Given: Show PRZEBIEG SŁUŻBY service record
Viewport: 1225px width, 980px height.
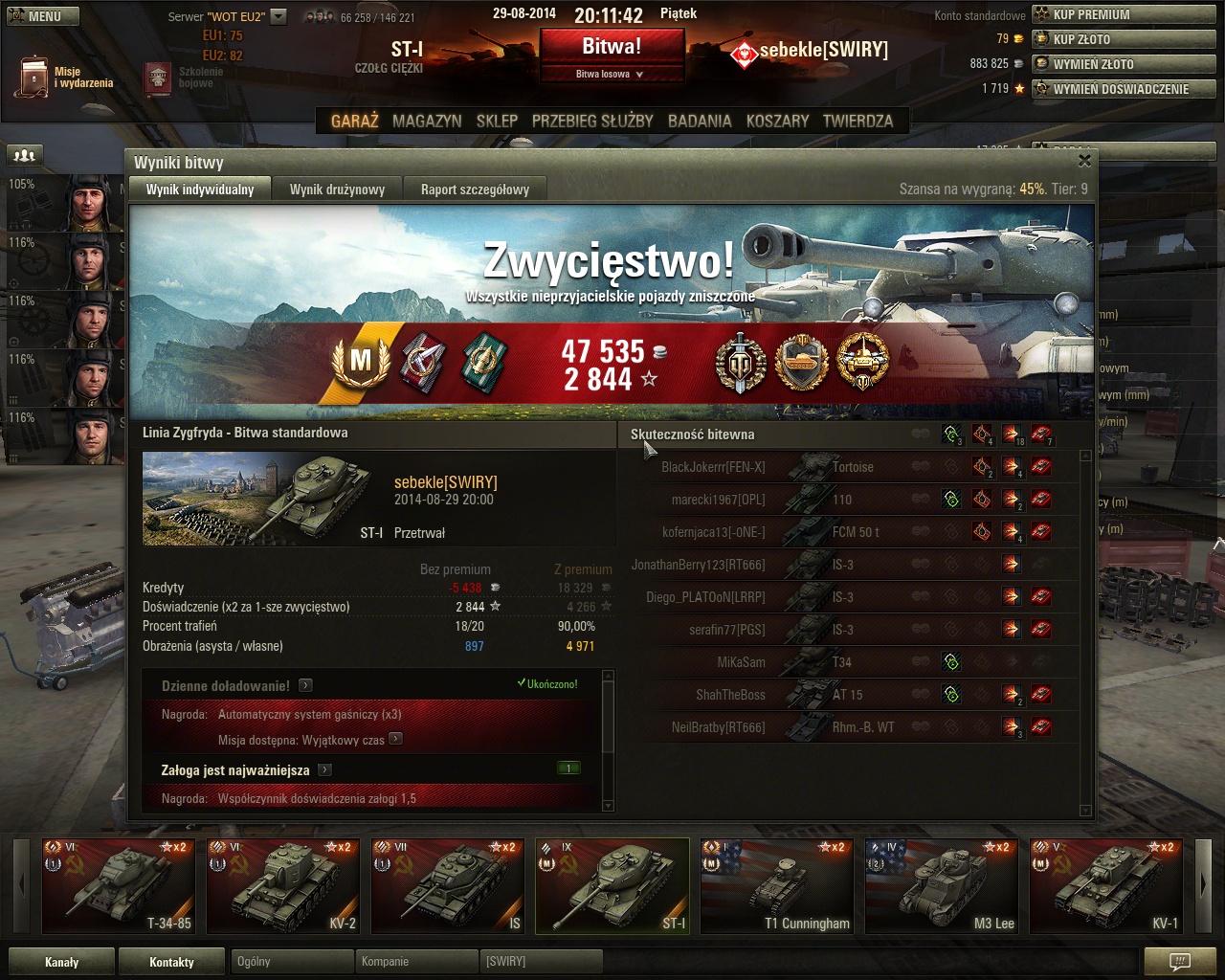Looking at the screenshot, I should pos(592,122).
